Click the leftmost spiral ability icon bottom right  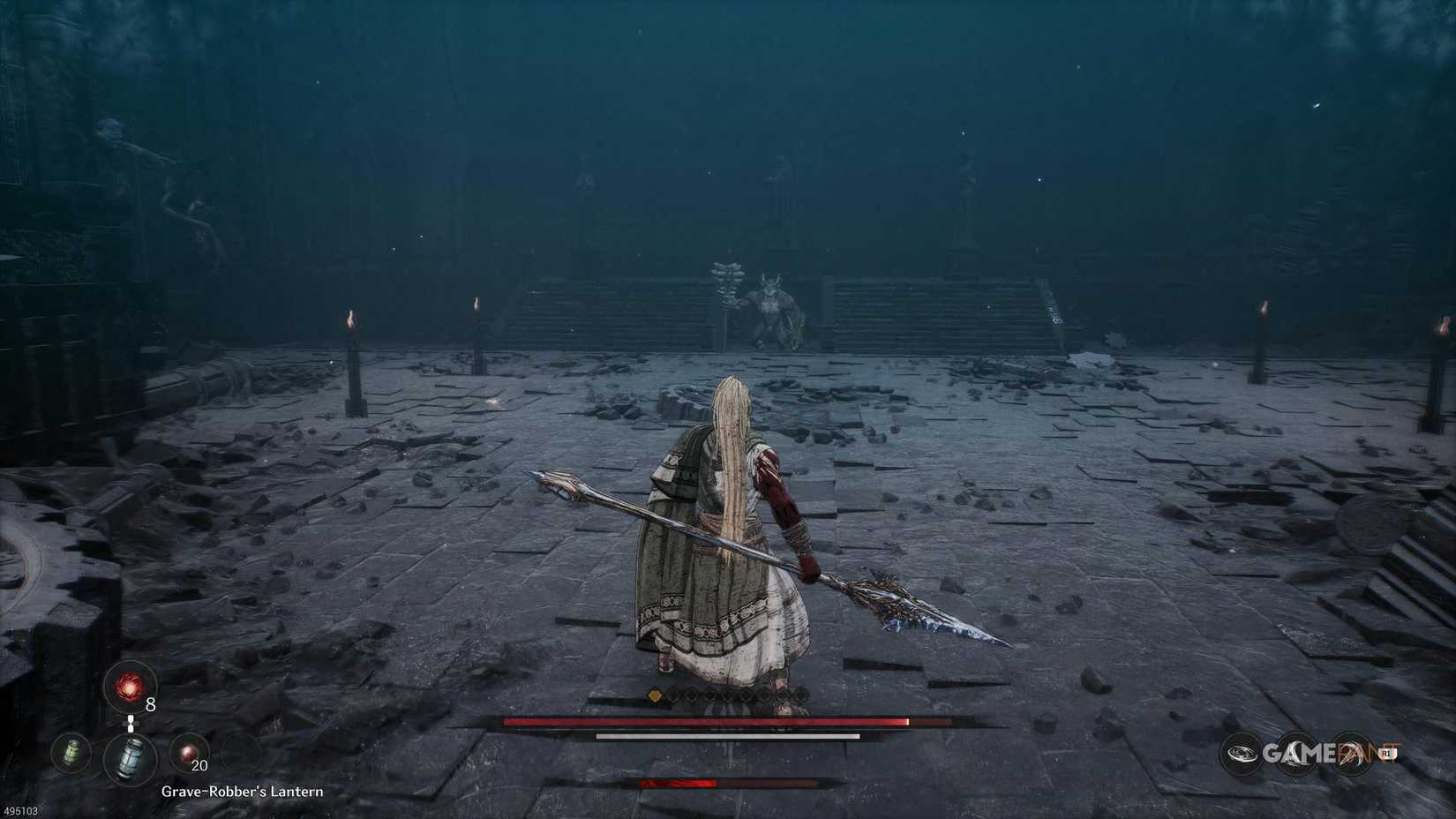click(x=1242, y=753)
